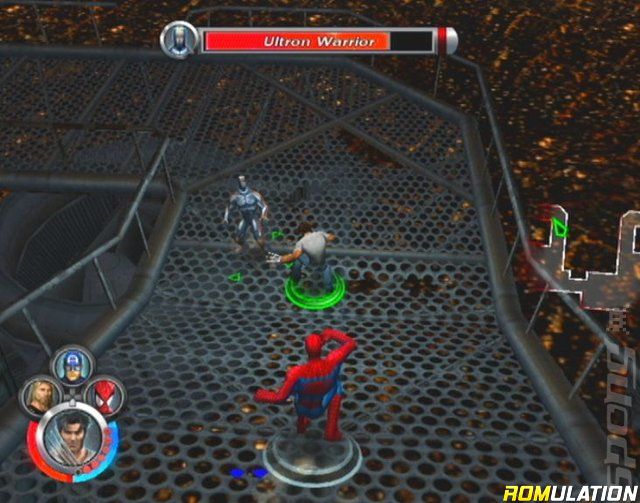Switch to Thor's portrait icon
The height and width of the screenshot is (503, 640).
pyautogui.click(x=39, y=396)
